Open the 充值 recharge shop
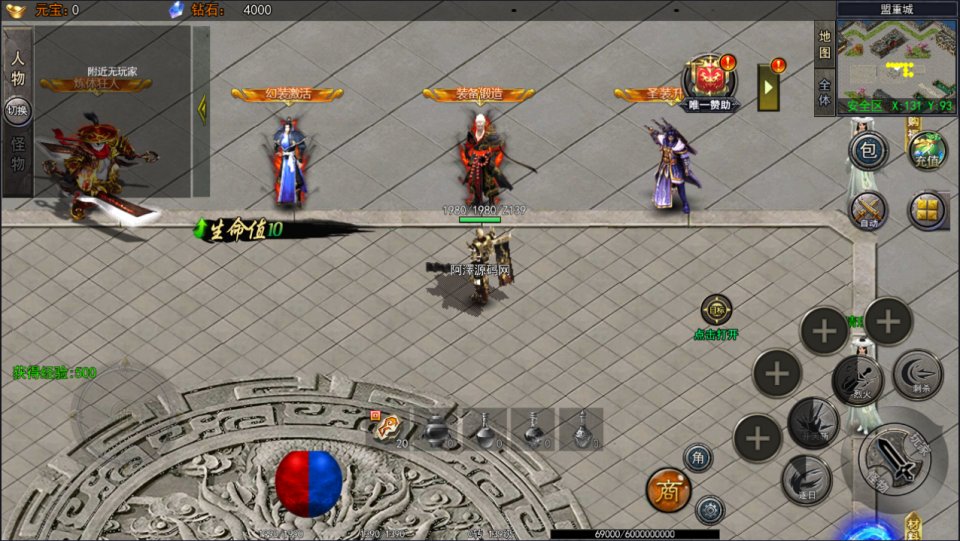Image resolution: width=960 pixels, height=541 pixels. click(x=927, y=150)
